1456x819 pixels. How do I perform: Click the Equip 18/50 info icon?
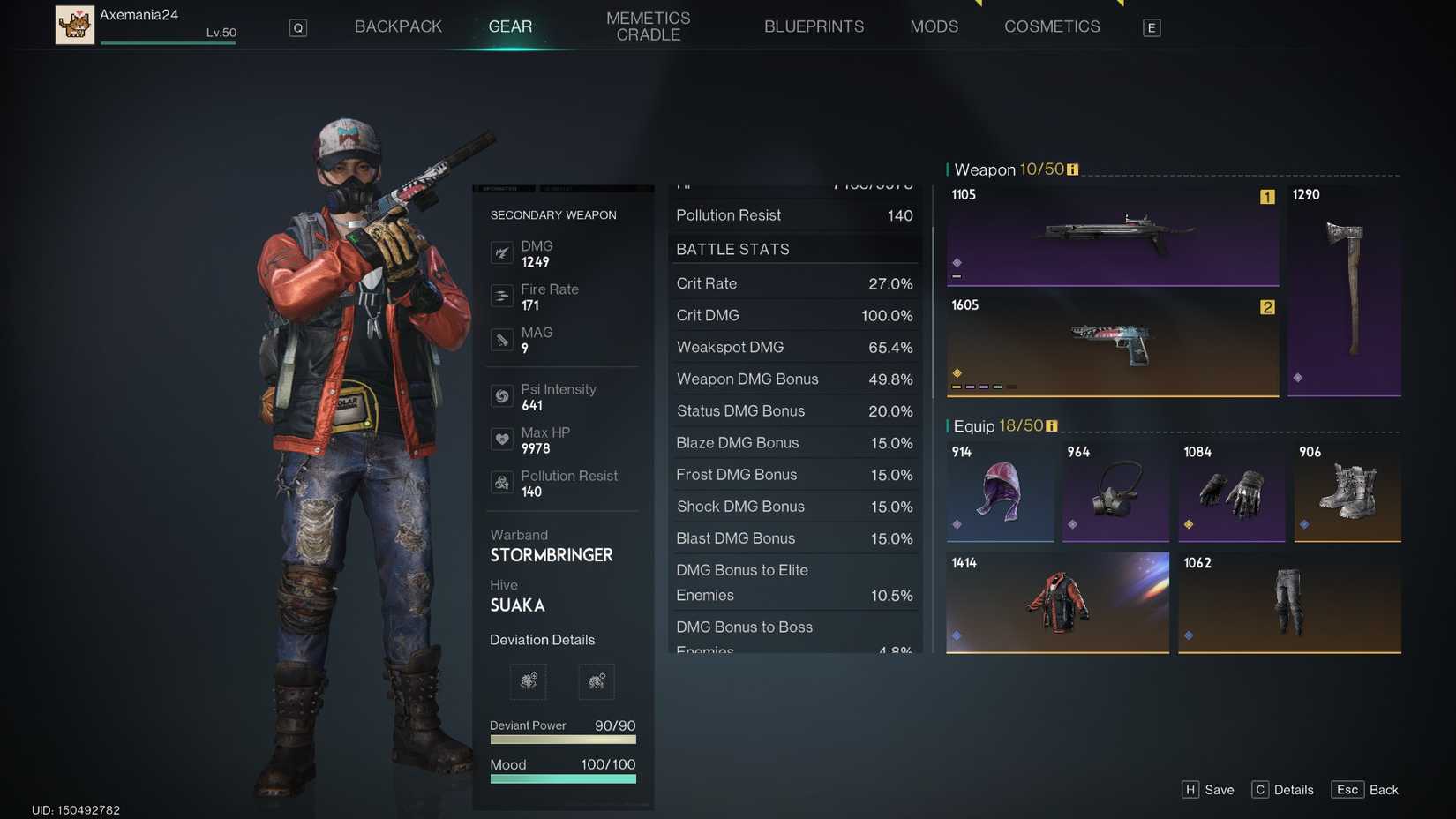point(1050,425)
